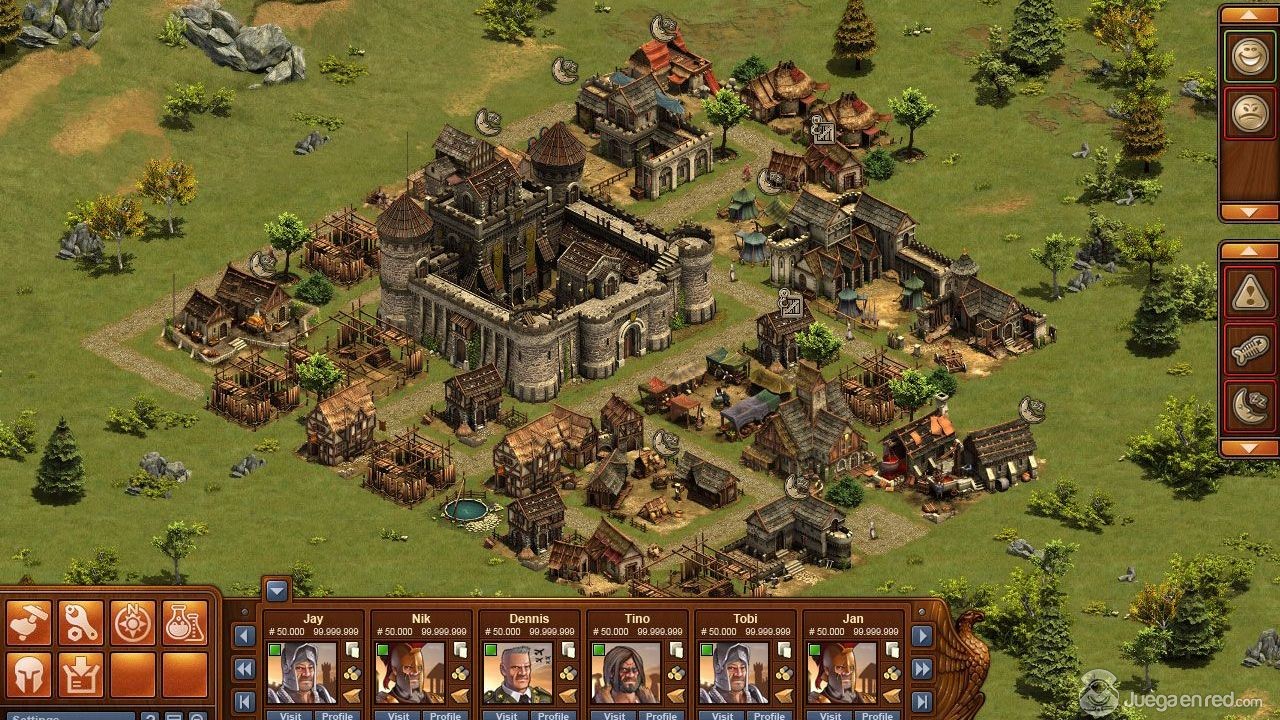
Task: Open the build menu hammer icon
Action: (x=29, y=623)
